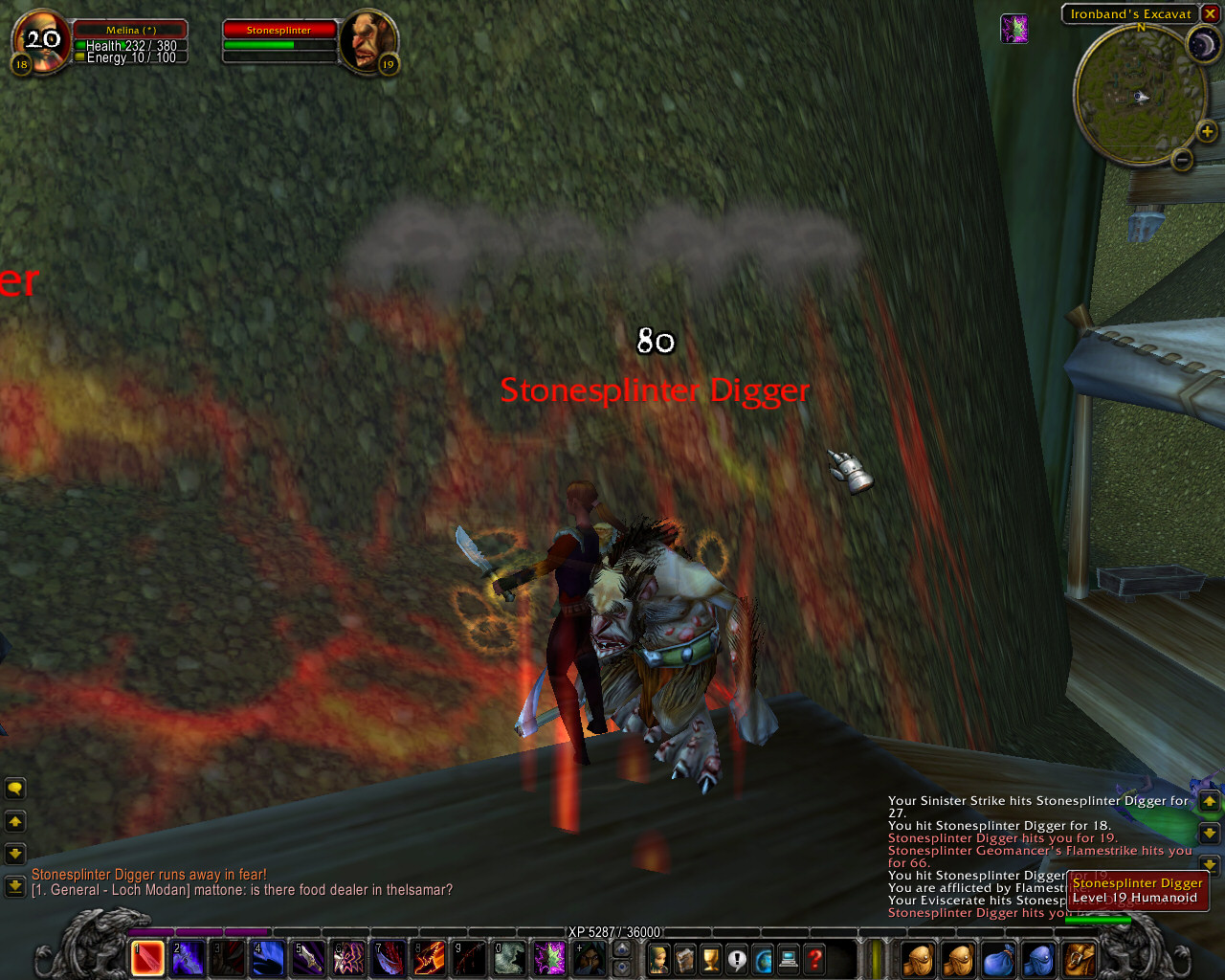Zoom in the minimap with the plus button

tap(1206, 131)
